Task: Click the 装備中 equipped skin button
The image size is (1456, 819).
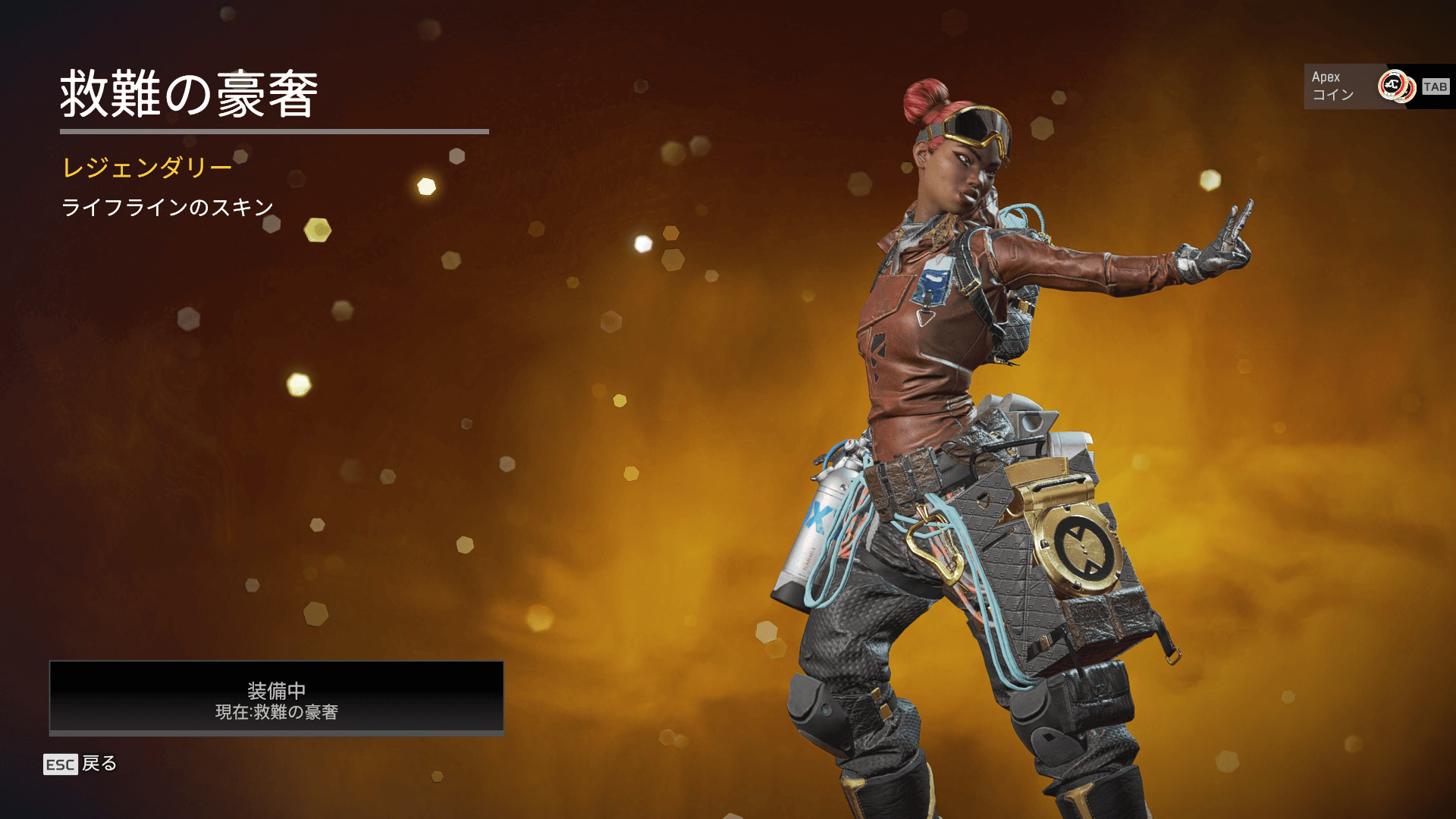Action: [x=276, y=698]
